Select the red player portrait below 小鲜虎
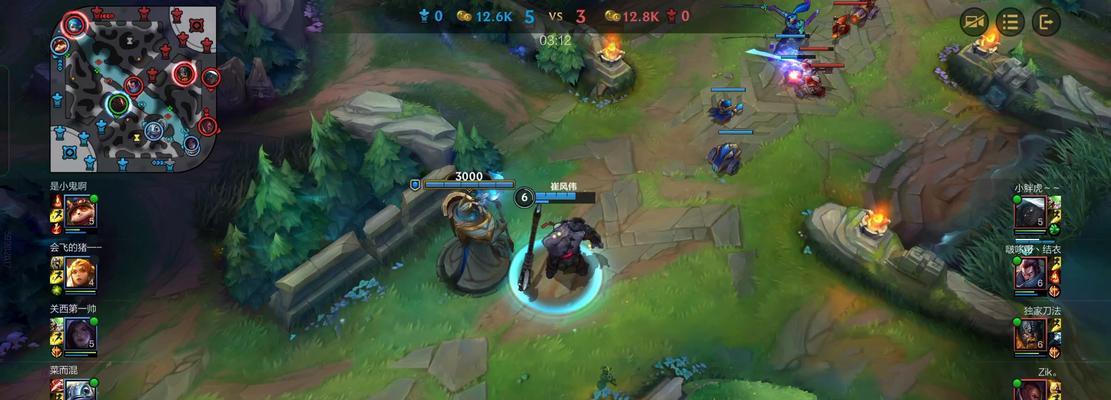This screenshot has width=1111, height=400. click(x=1029, y=273)
